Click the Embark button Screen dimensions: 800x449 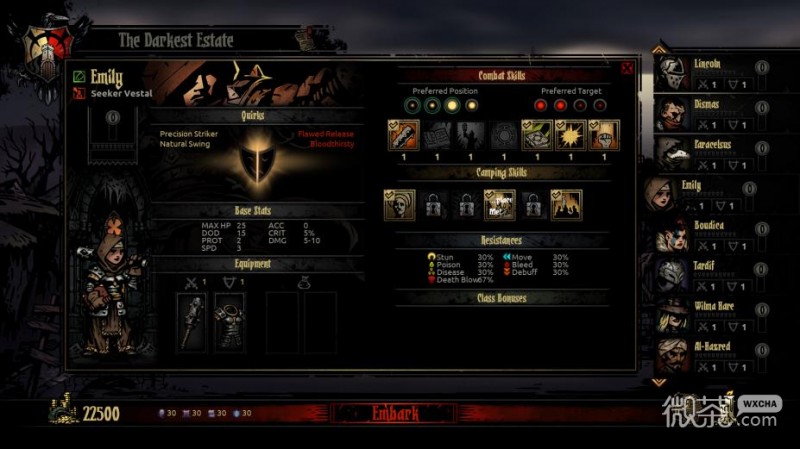(394, 413)
